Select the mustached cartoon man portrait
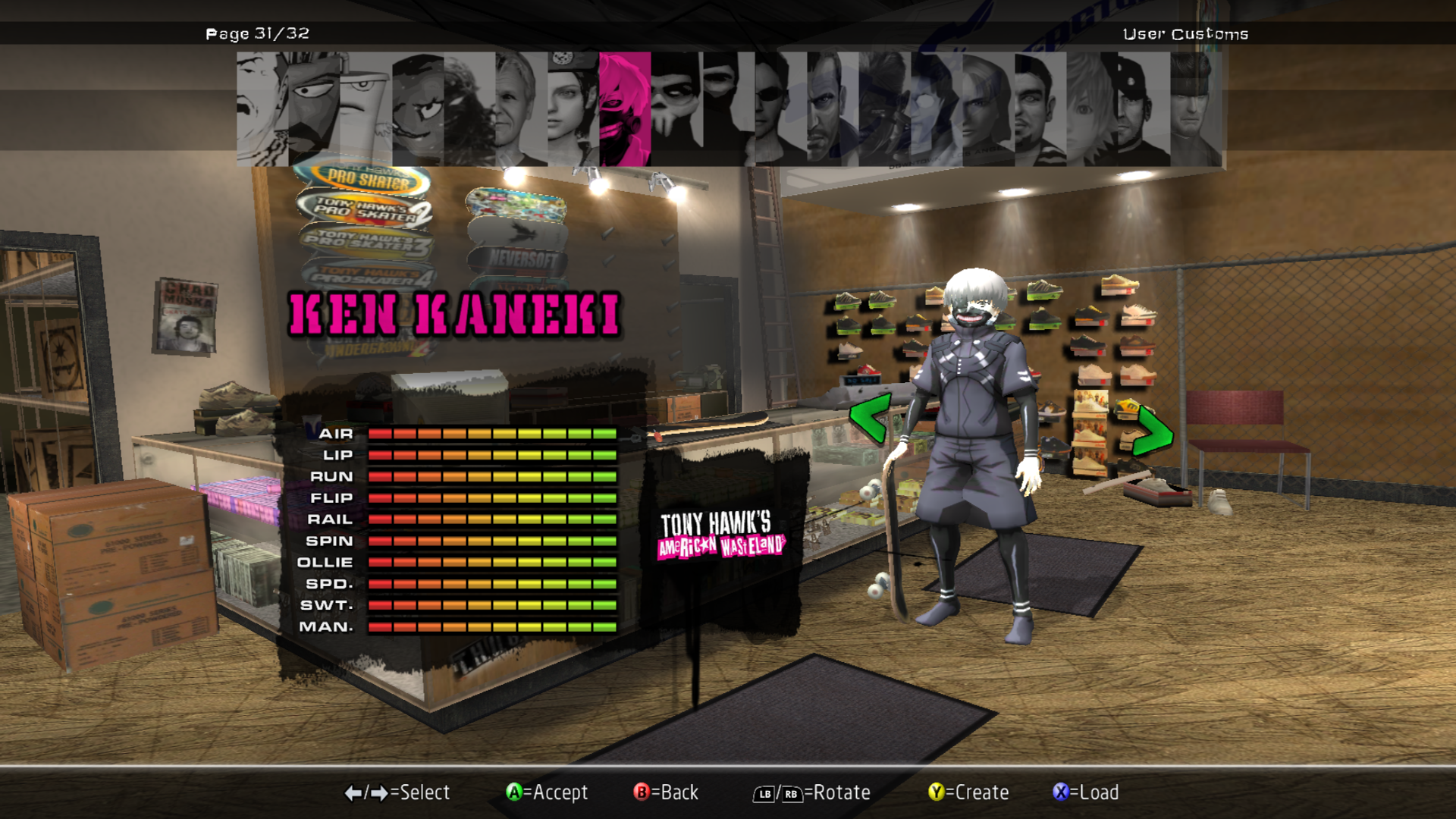 pyautogui.click(x=262, y=109)
